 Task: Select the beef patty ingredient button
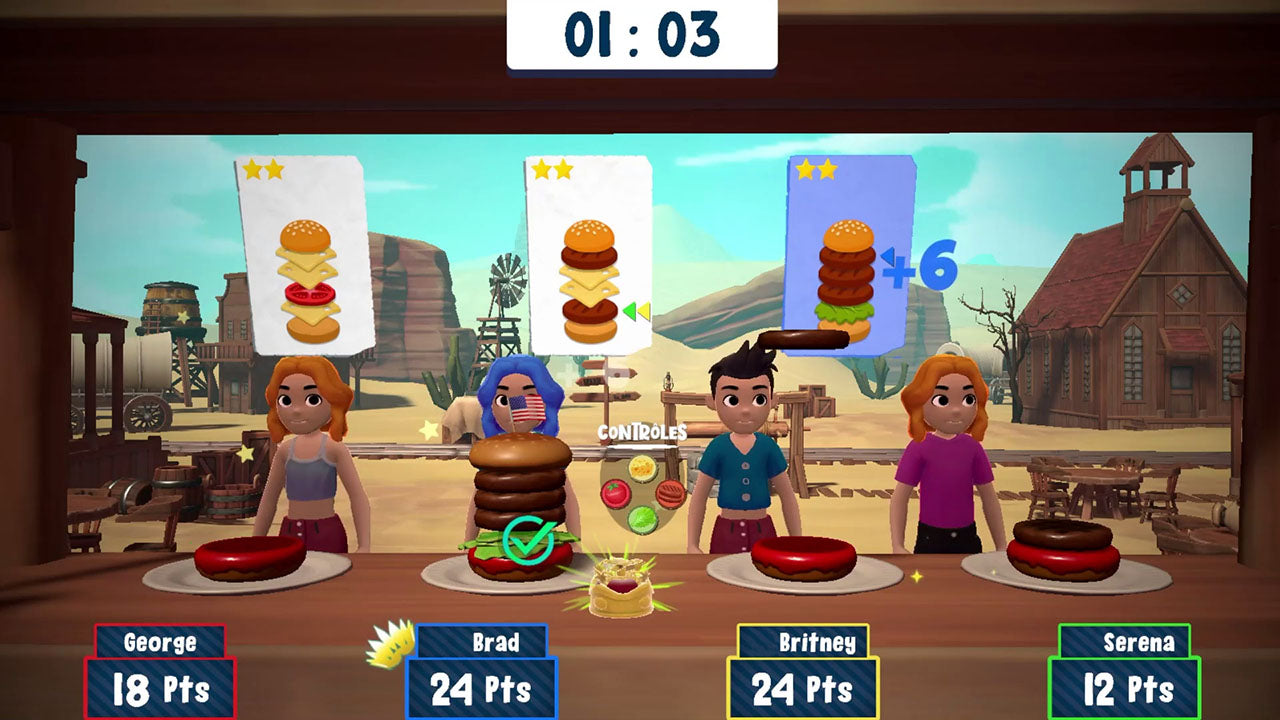(670, 495)
